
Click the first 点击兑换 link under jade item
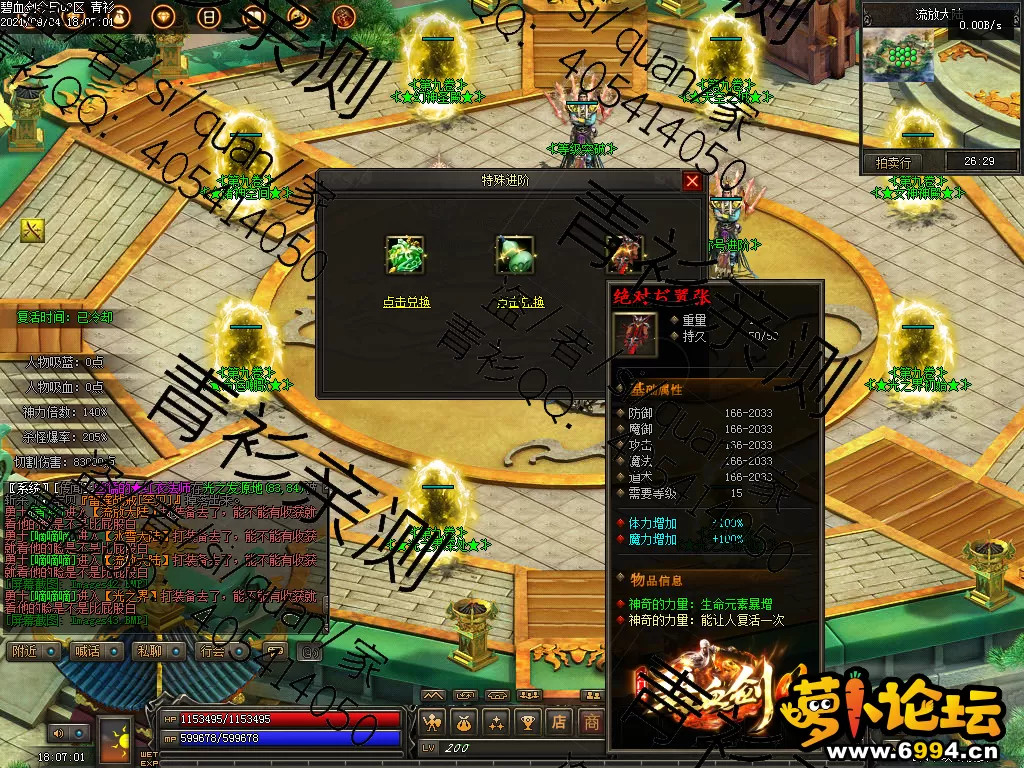(x=406, y=301)
